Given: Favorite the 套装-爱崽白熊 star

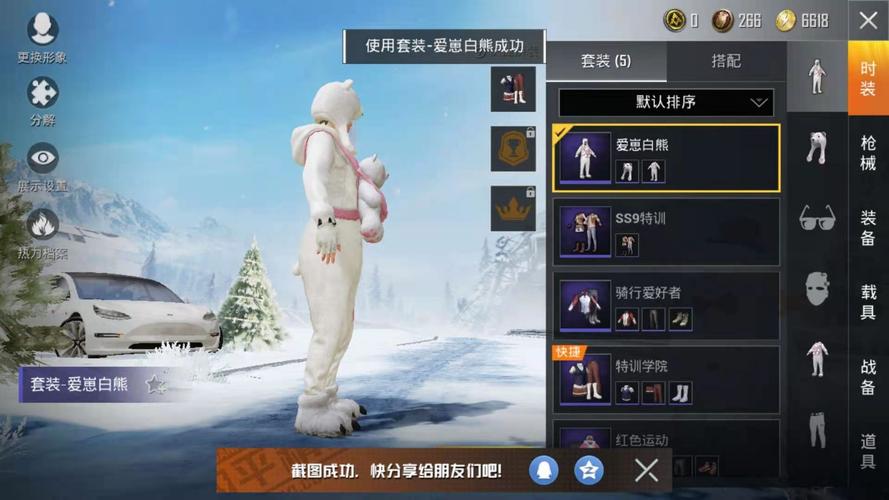Looking at the screenshot, I should click(x=156, y=384).
